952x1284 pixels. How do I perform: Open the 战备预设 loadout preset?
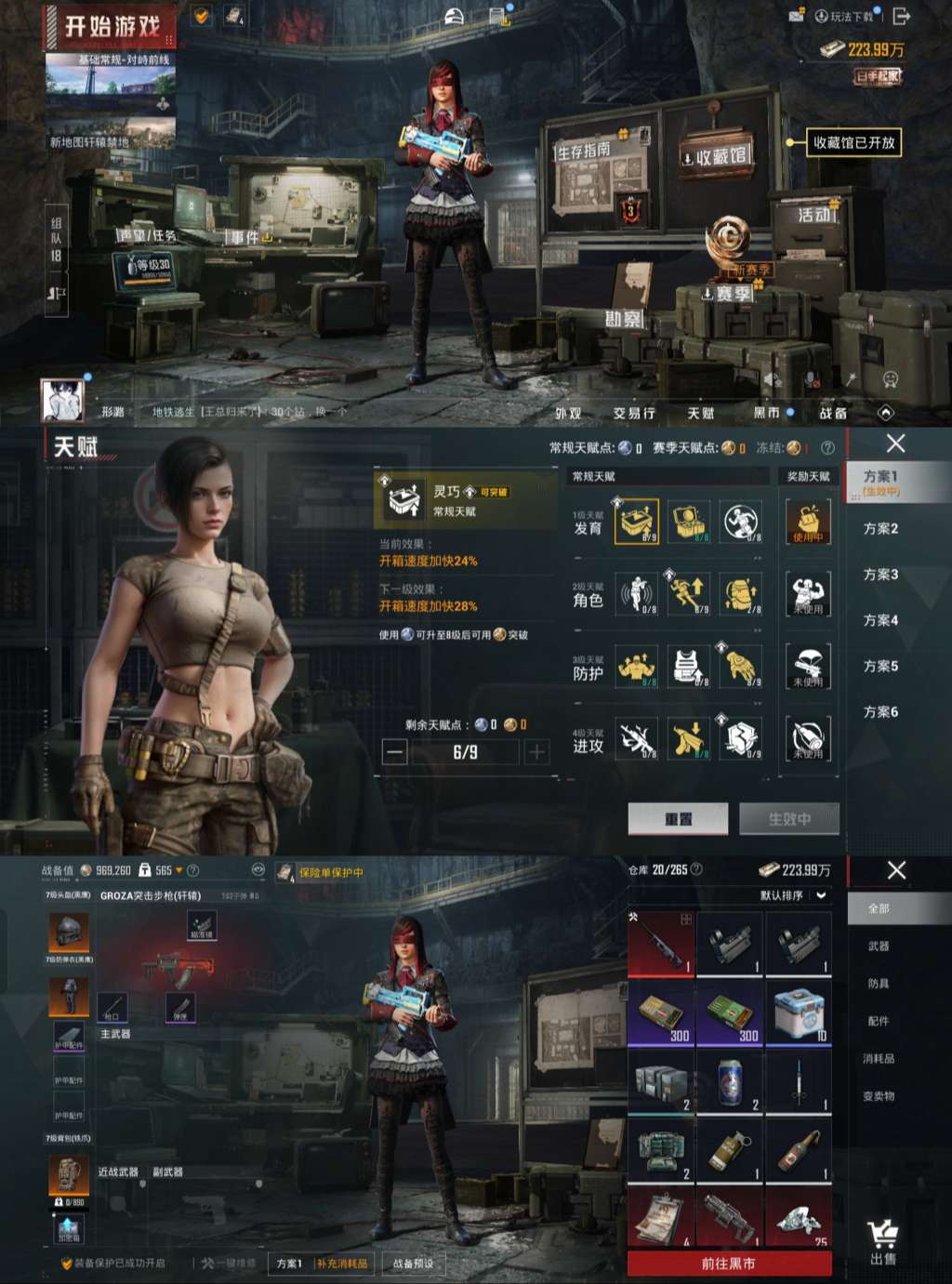tap(413, 1264)
